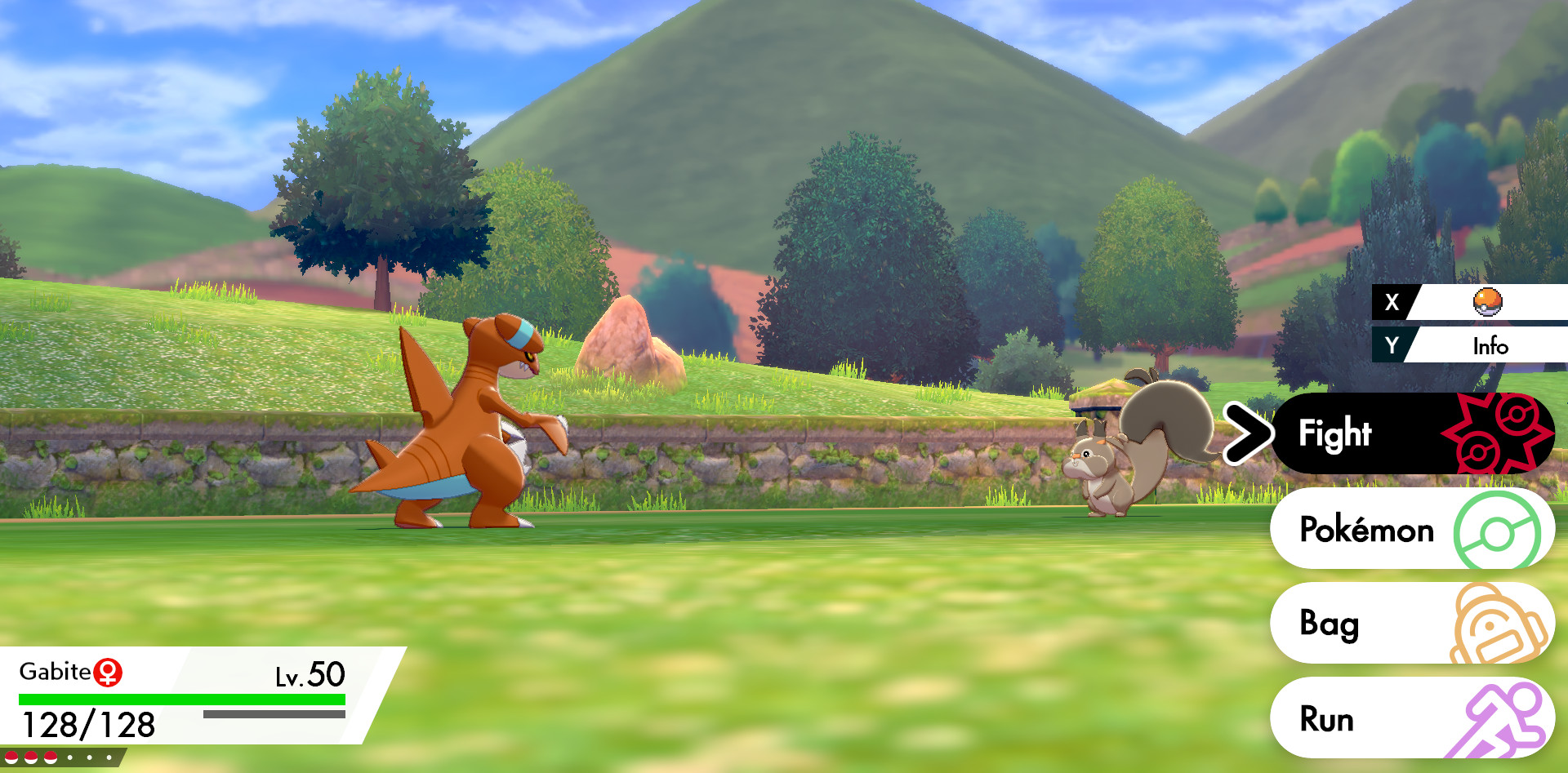Open the Bag menu entry
Screen dimensions: 1568x773
click(x=1331, y=624)
